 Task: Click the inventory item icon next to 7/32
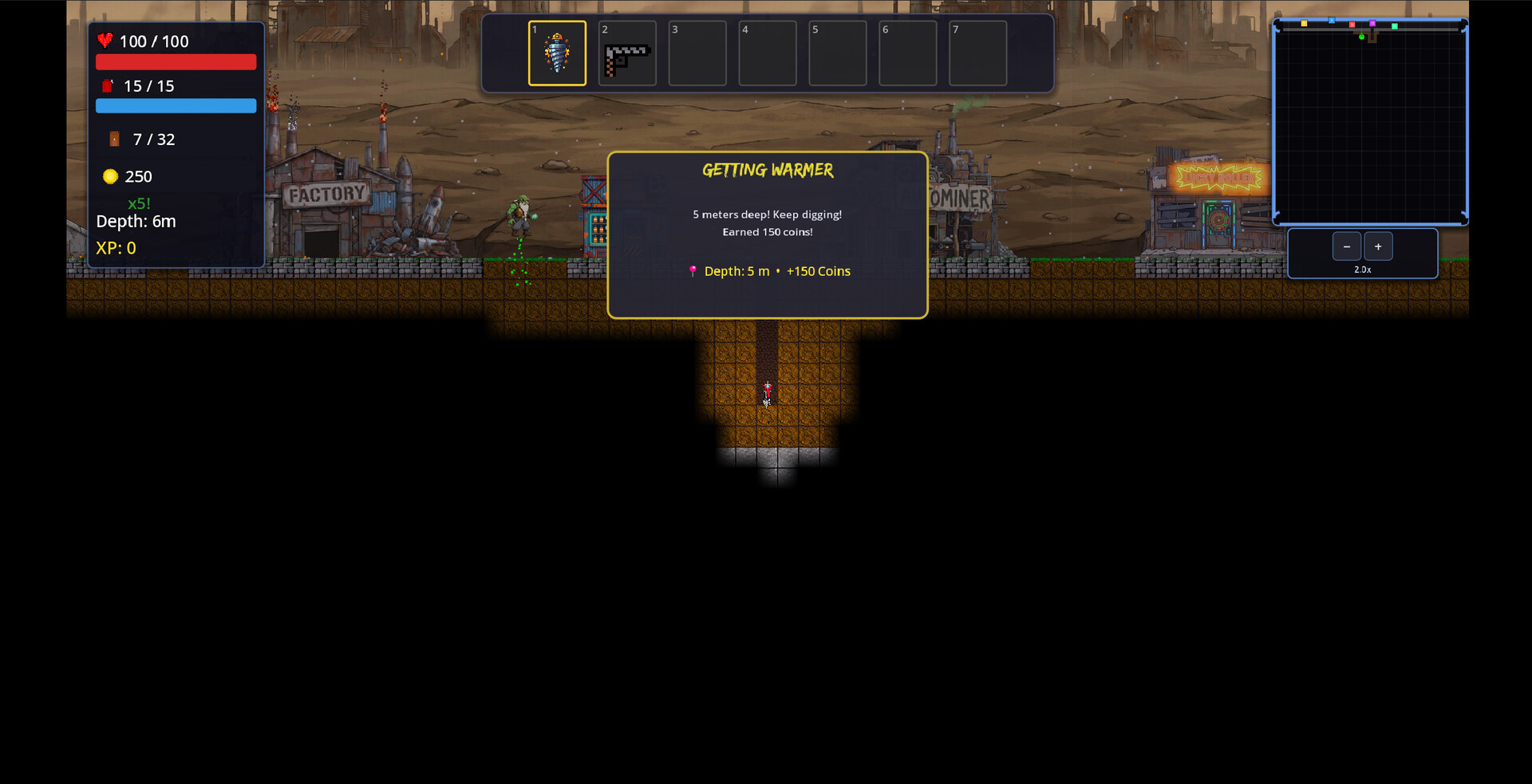pos(114,139)
